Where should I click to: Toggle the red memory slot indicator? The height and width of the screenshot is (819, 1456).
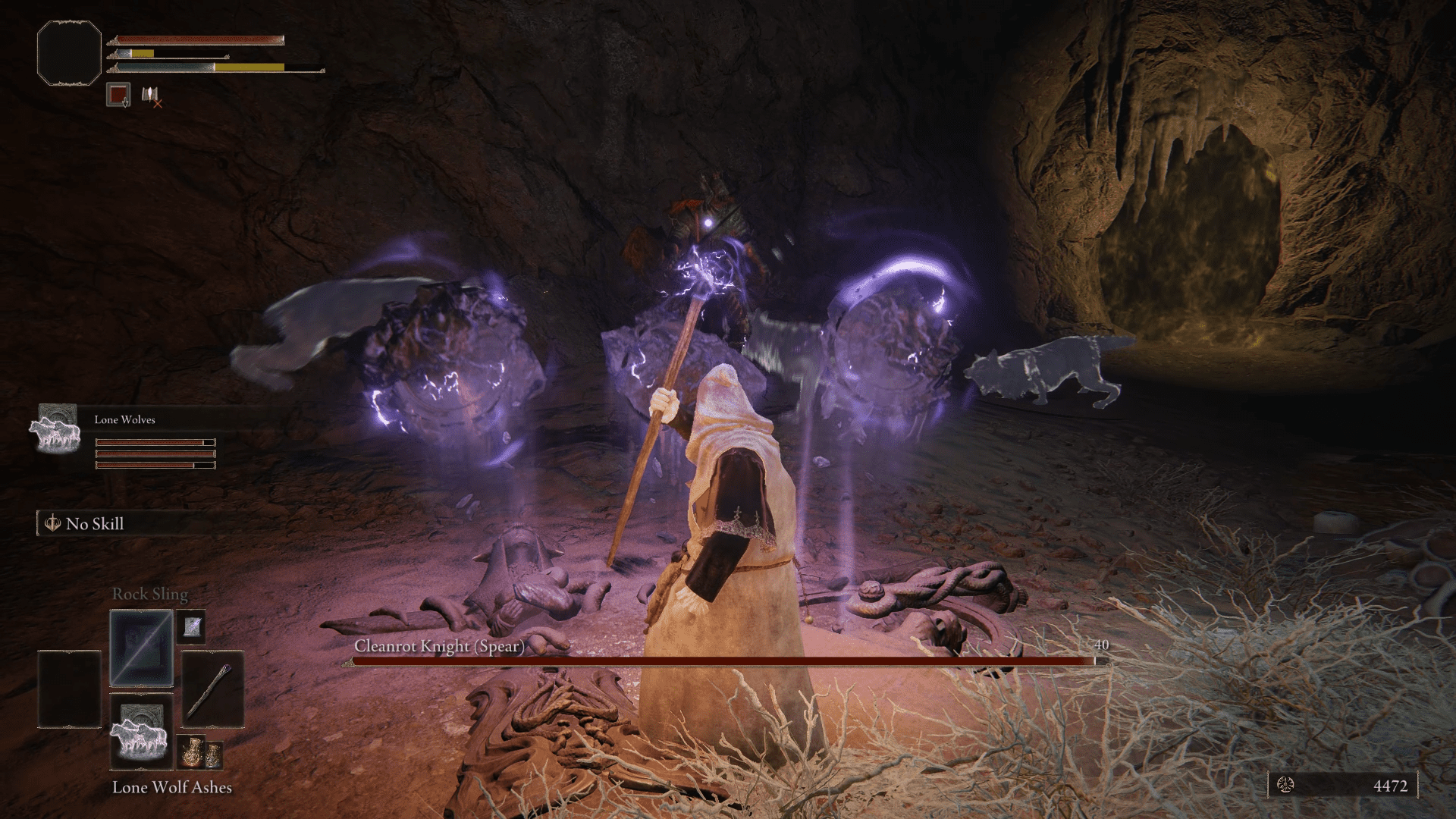(118, 94)
